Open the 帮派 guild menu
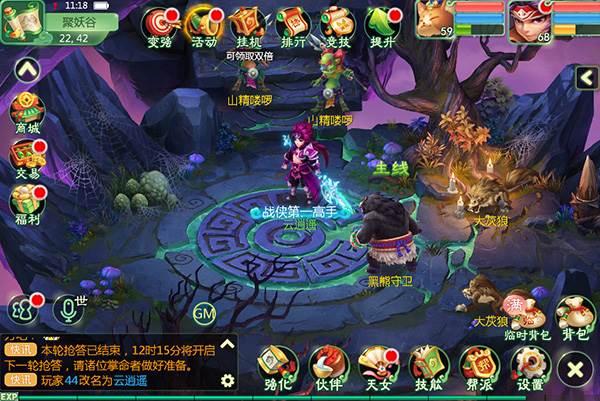600x401 pixels. (x=479, y=367)
